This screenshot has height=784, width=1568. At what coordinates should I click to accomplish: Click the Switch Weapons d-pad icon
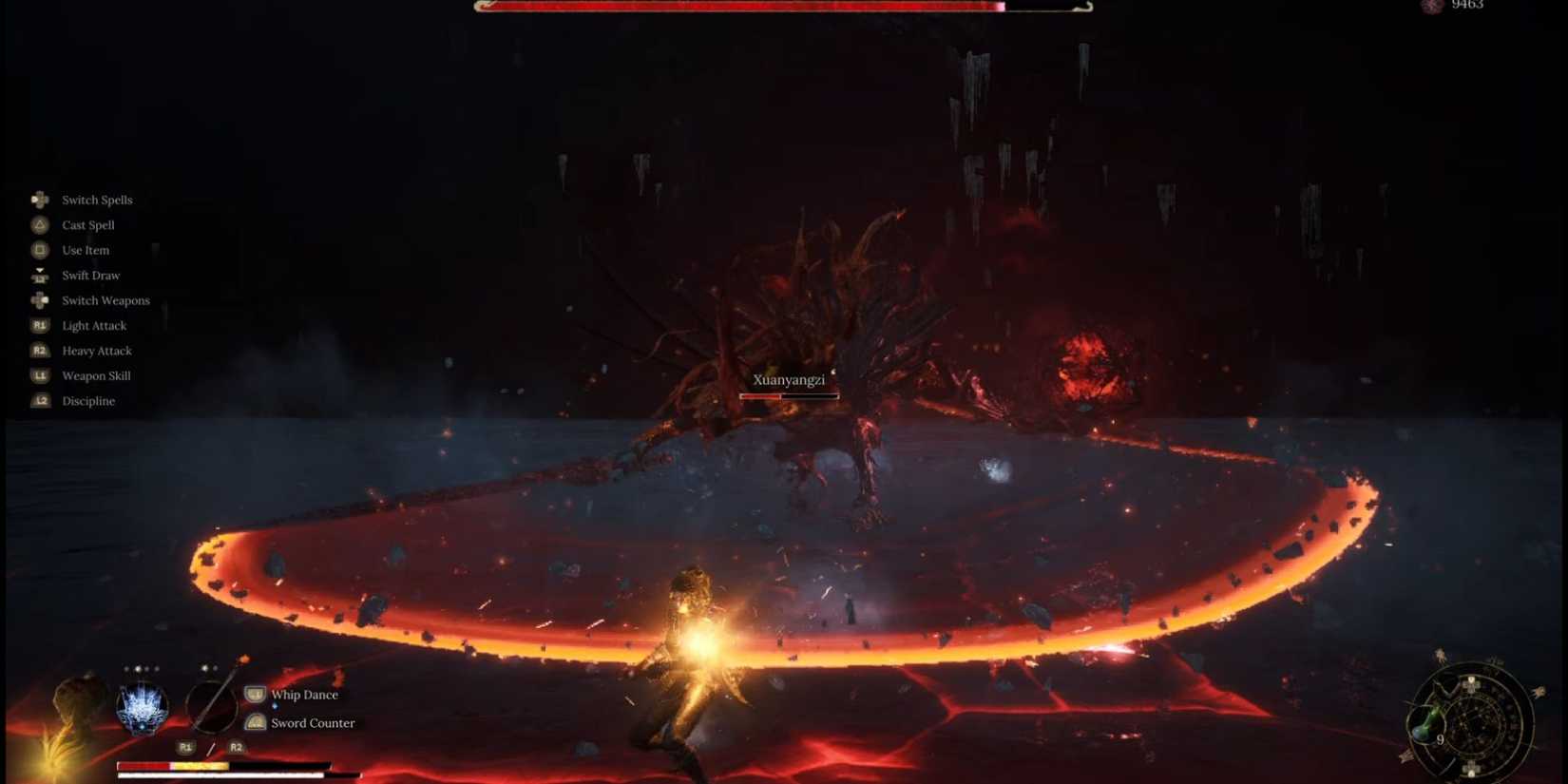click(40, 300)
